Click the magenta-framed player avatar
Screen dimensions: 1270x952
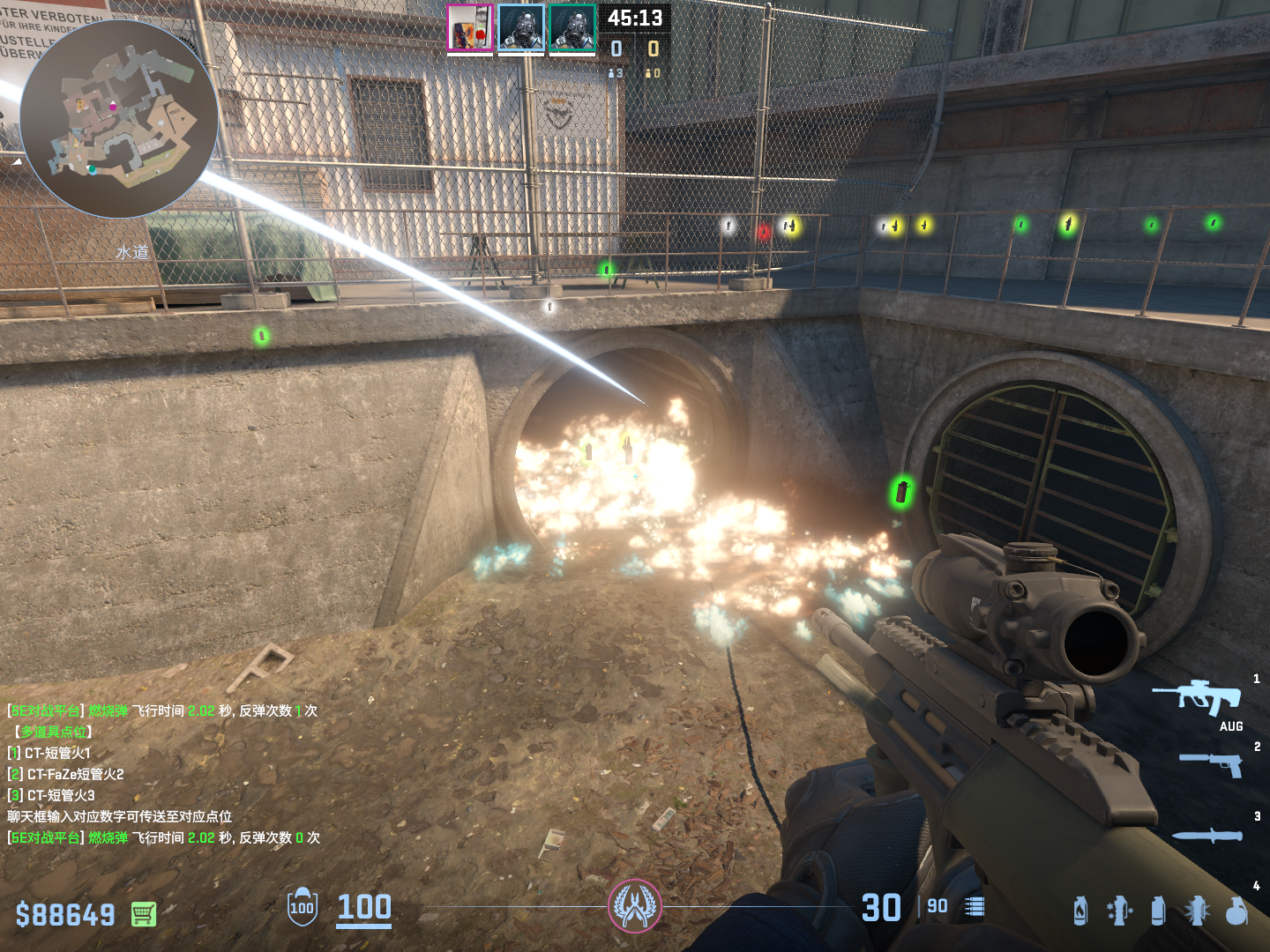469,28
